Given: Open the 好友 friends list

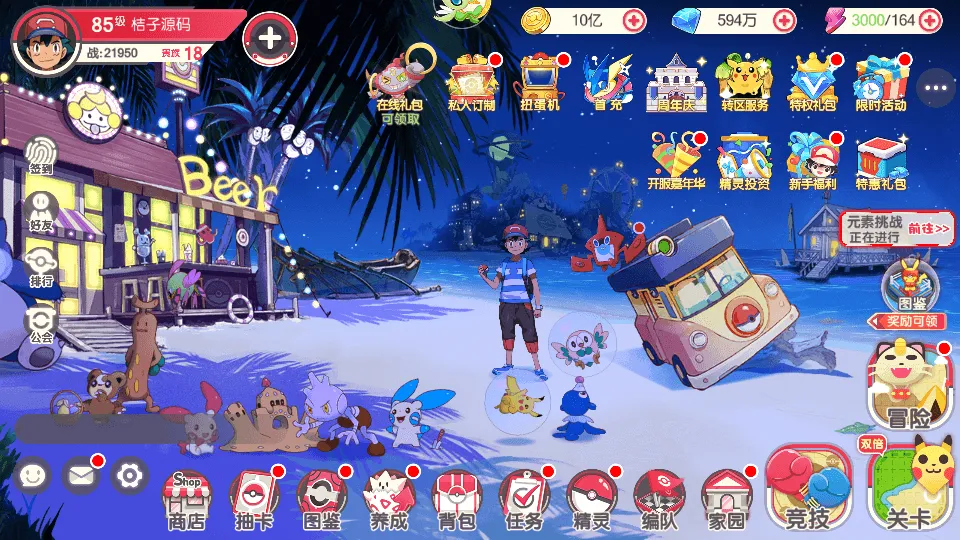Looking at the screenshot, I should coord(41,211).
